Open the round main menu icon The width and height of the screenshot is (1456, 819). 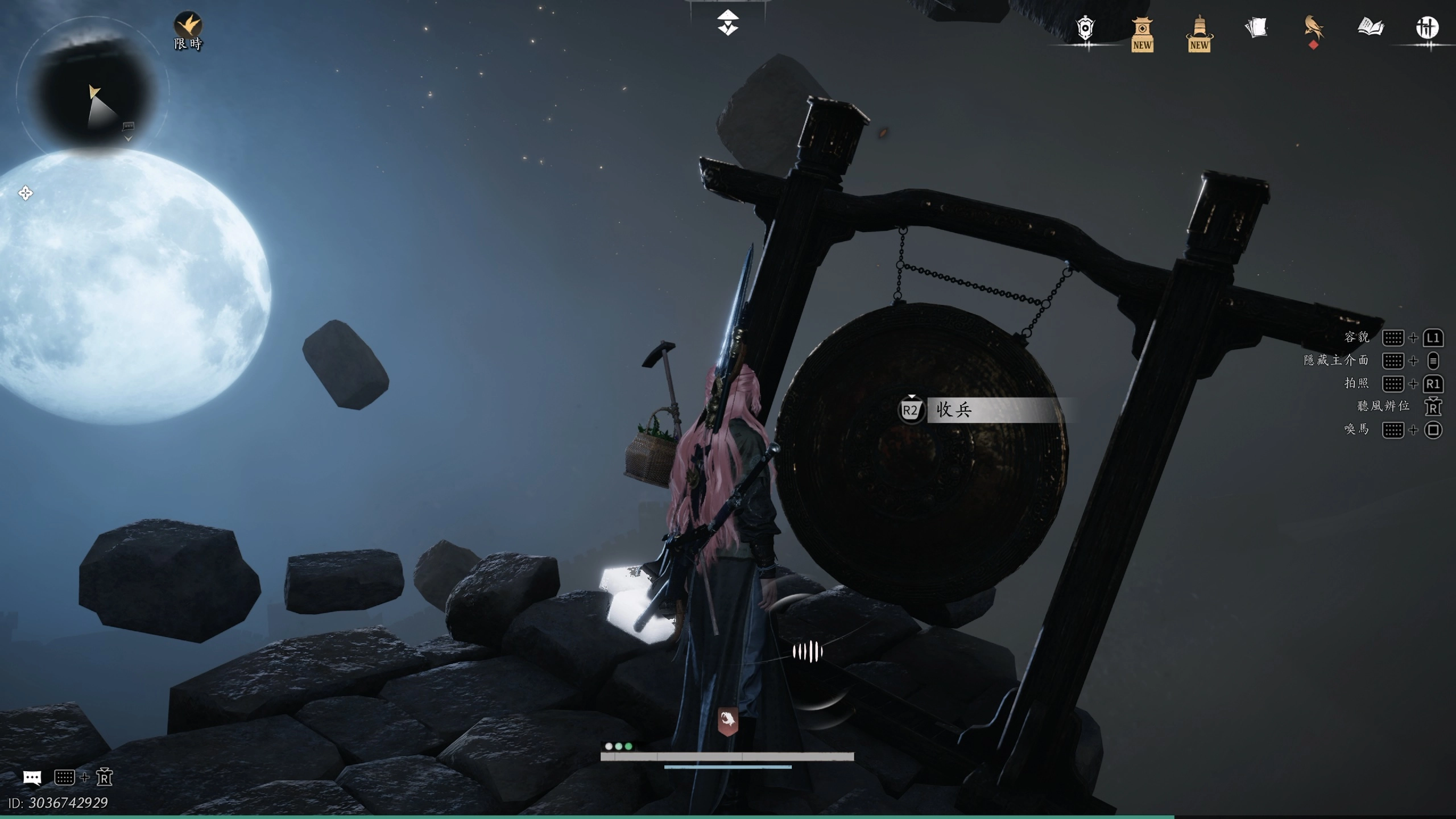tap(1427, 27)
